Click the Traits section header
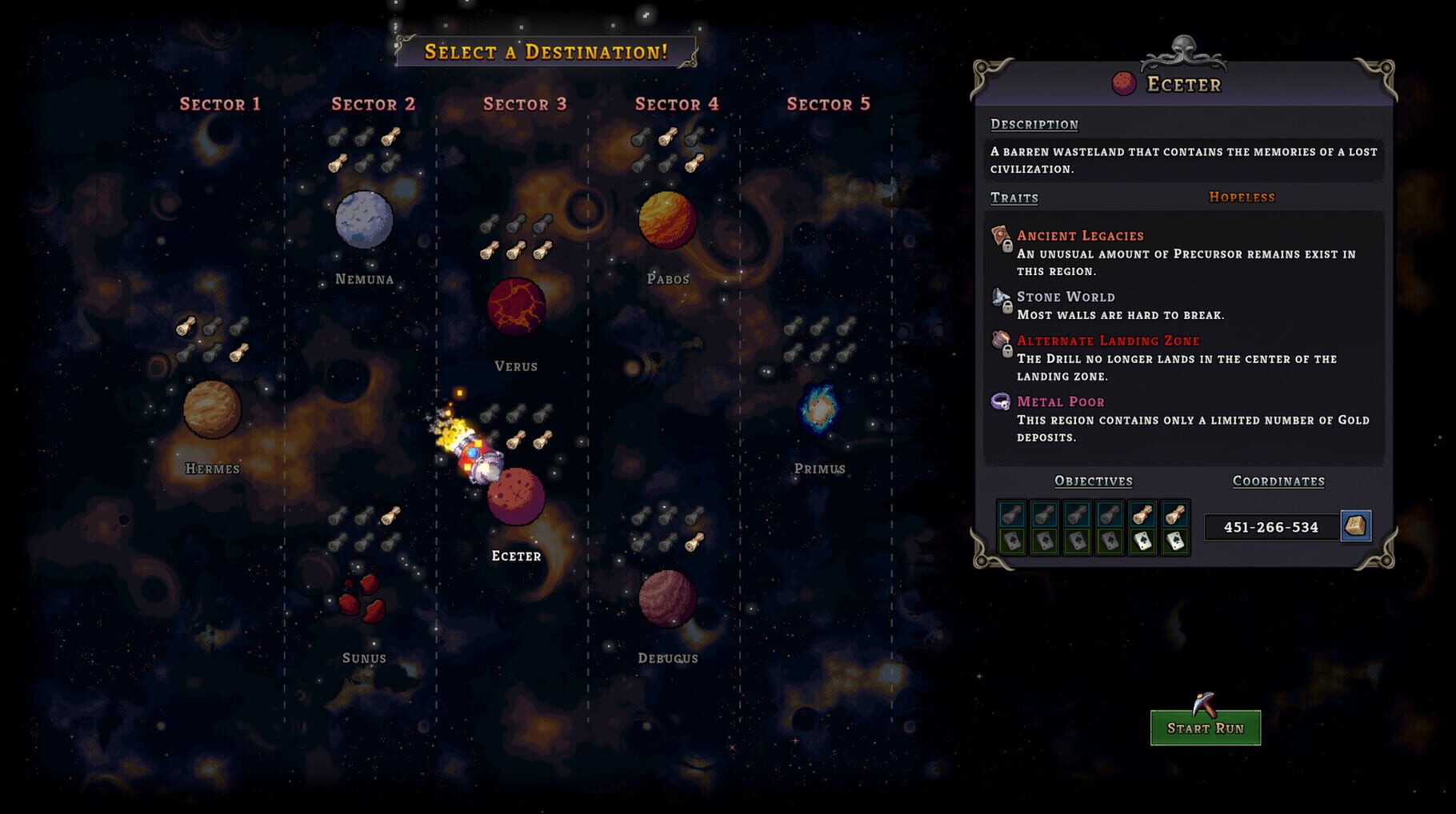The width and height of the screenshot is (1456, 814). [1014, 198]
